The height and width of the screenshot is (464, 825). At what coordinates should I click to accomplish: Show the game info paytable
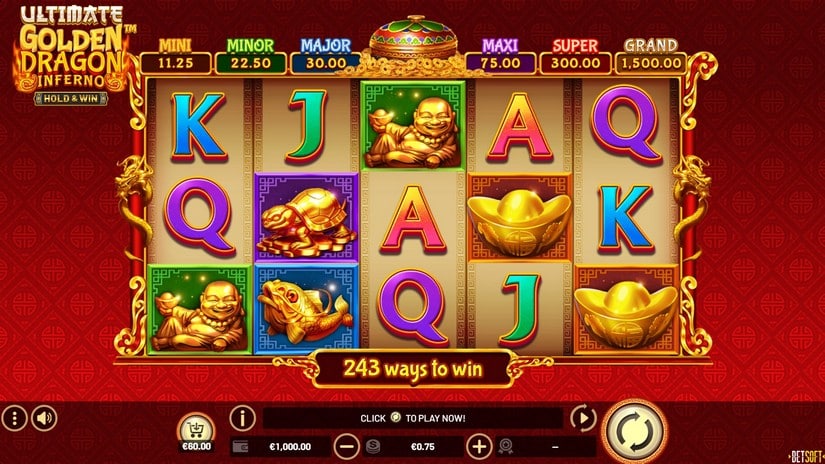tap(242, 417)
